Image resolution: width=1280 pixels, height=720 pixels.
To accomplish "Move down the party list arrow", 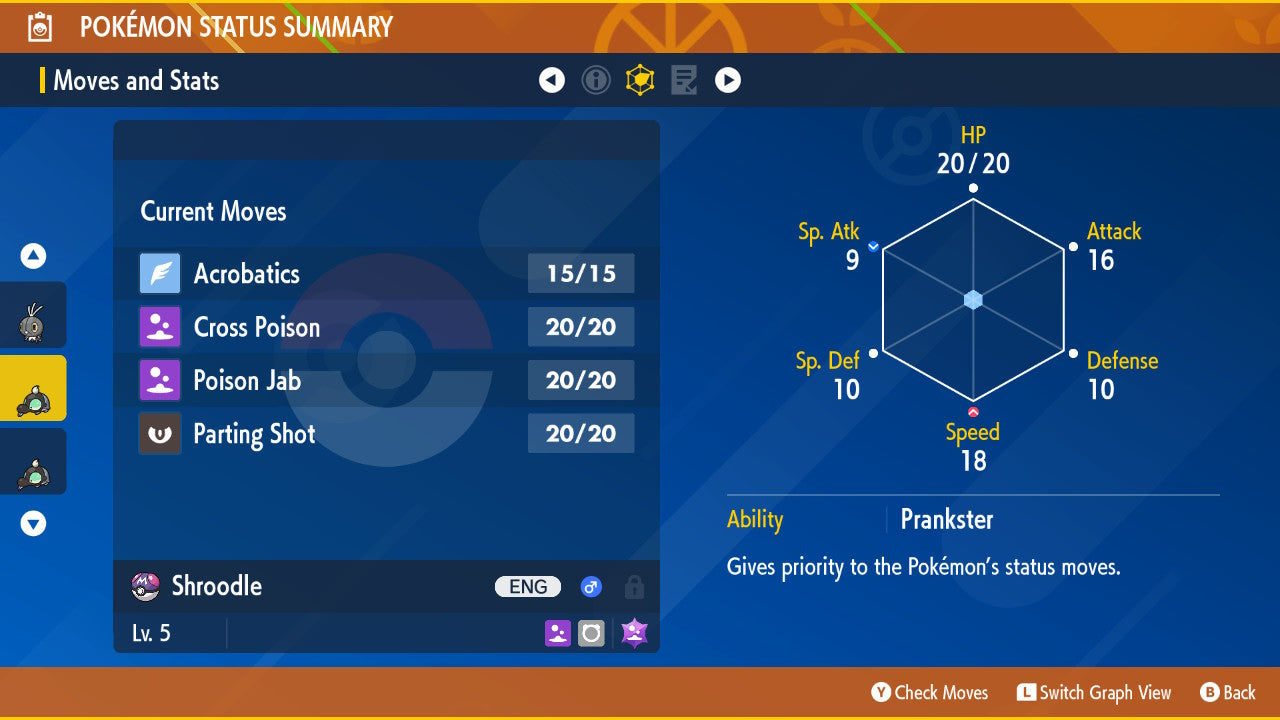I will [34, 523].
